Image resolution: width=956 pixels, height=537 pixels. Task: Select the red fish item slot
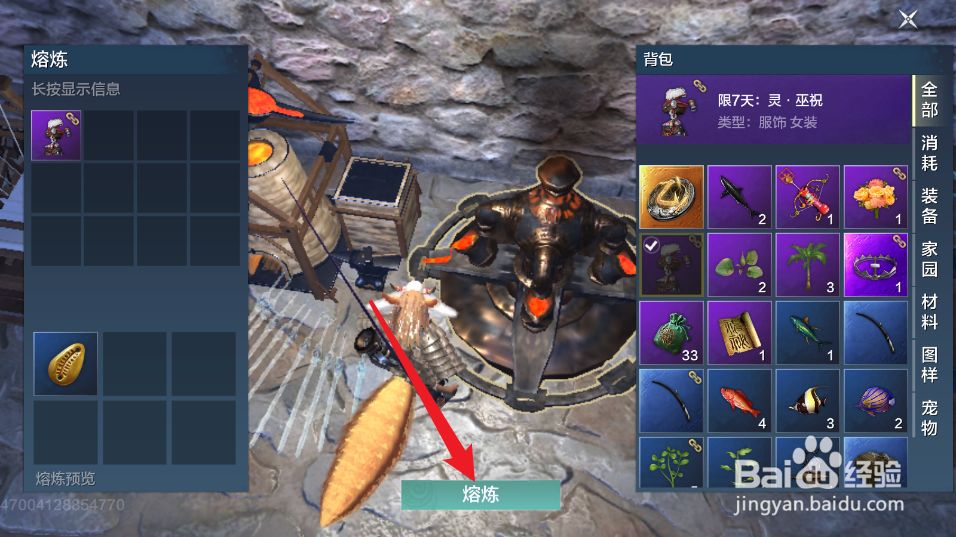pos(739,401)
